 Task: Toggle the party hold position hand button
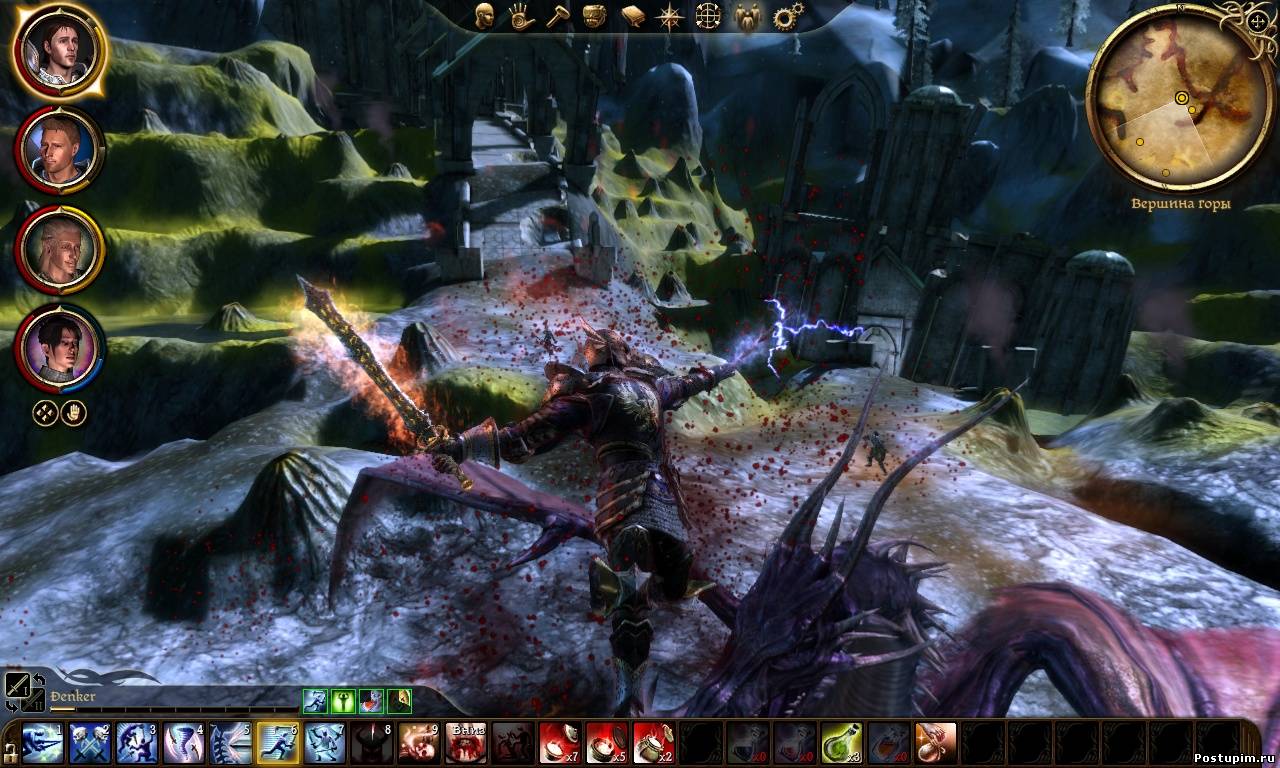[x=73, y=413]
